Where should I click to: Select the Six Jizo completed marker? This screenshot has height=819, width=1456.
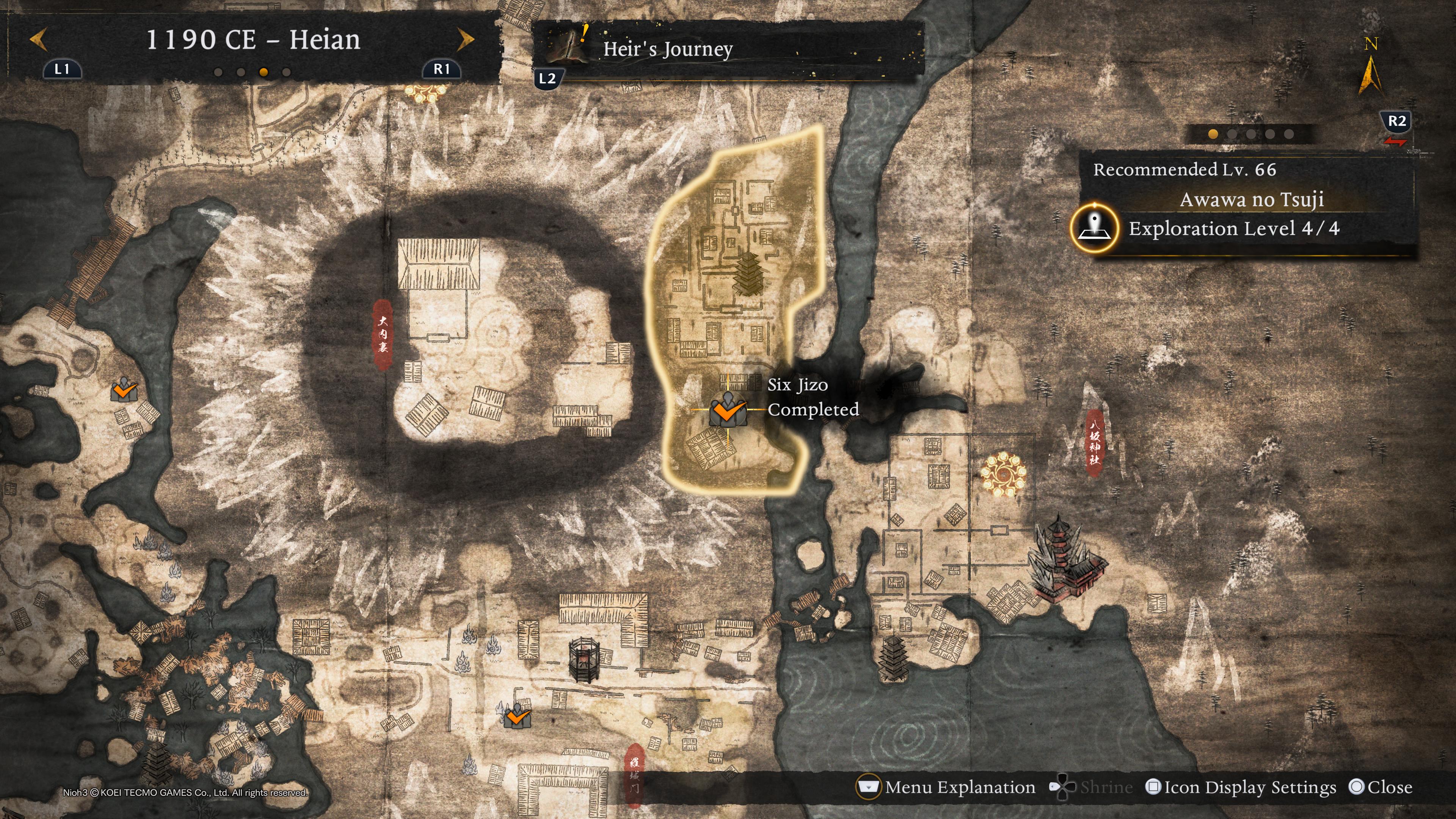728,410
